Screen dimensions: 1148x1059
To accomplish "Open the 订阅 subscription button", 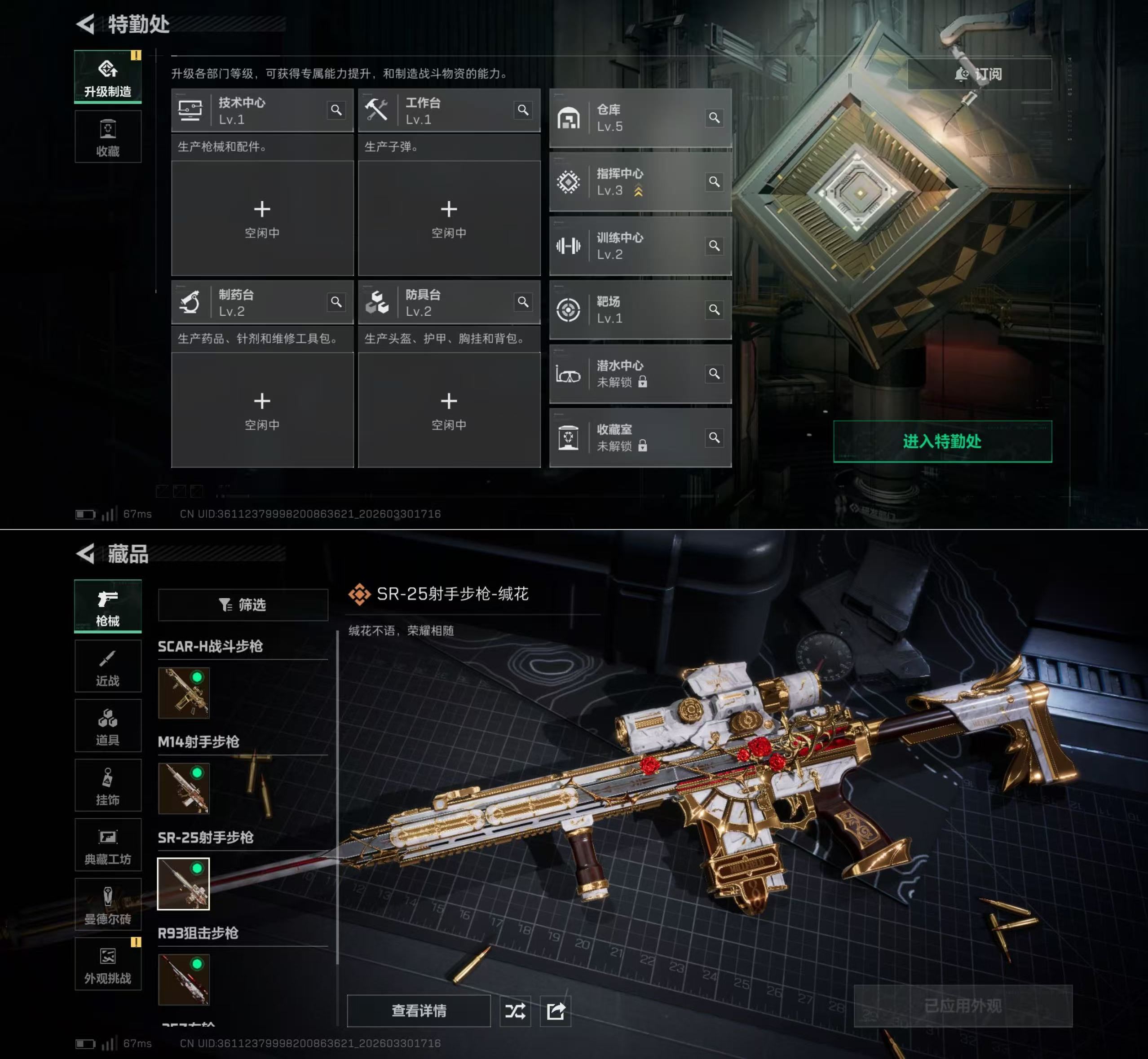I will 979,74.
